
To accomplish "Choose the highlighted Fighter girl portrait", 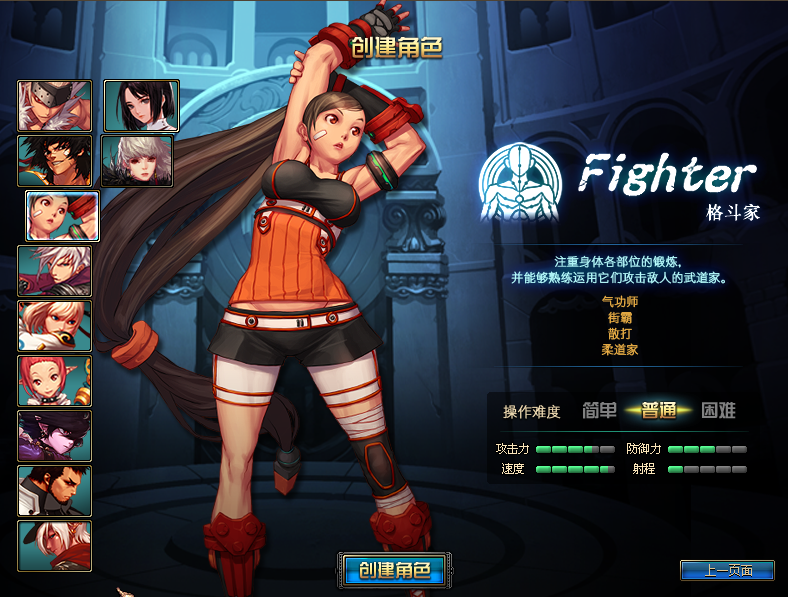I will tap(62, 216).
